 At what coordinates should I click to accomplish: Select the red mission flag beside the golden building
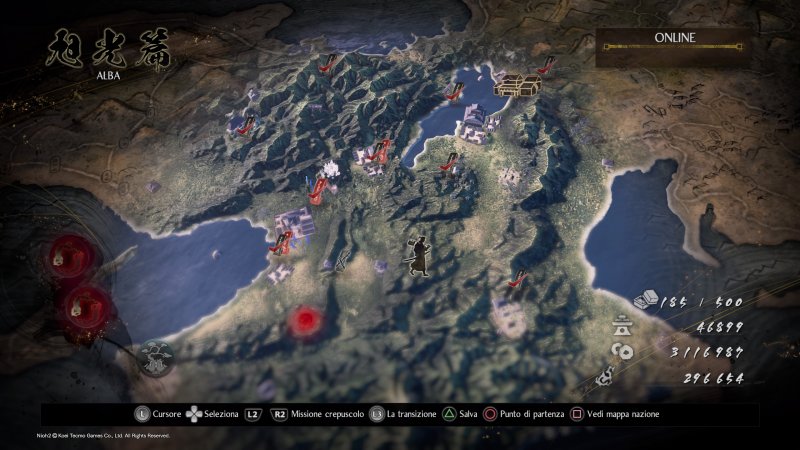point(546,66)
